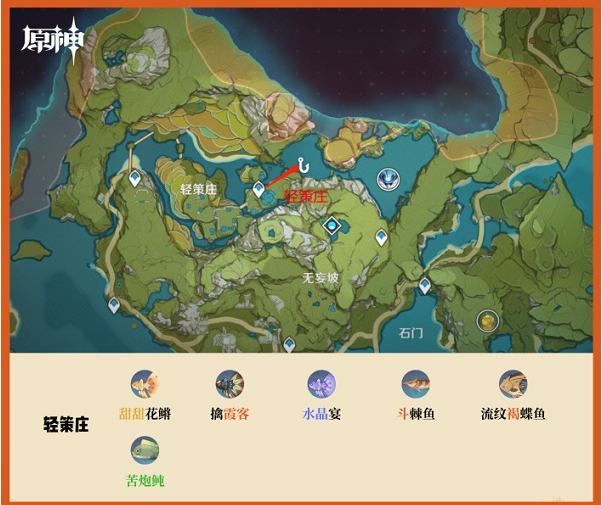Choose the teleport waypoint beside red 轻策庄 label

pyautogui.click(x=259, y=188)
